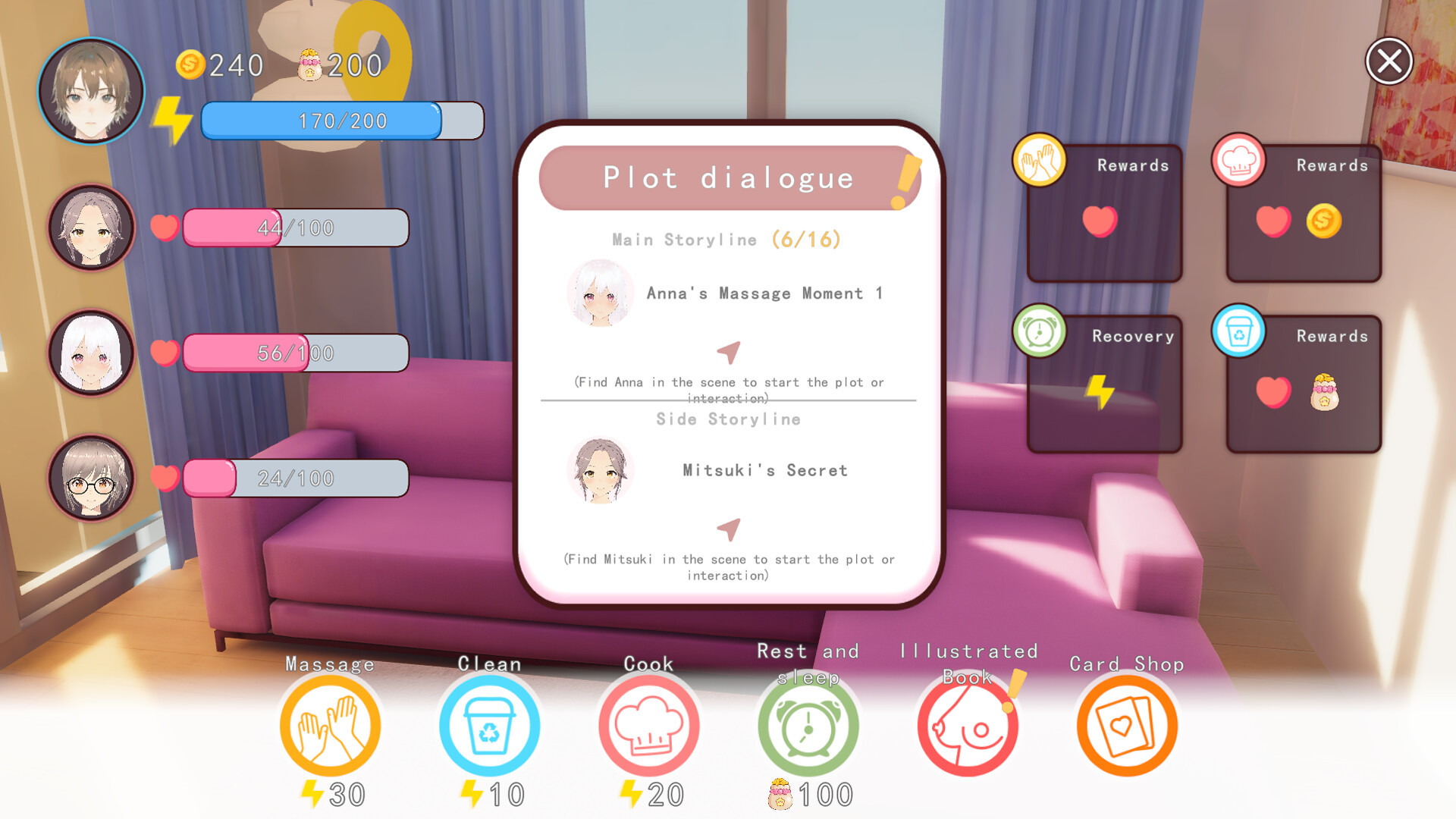This screenshot has height=819, width=1456.
Task: View the alarm clock Recovery card
Action: [x=1104, y=384]
